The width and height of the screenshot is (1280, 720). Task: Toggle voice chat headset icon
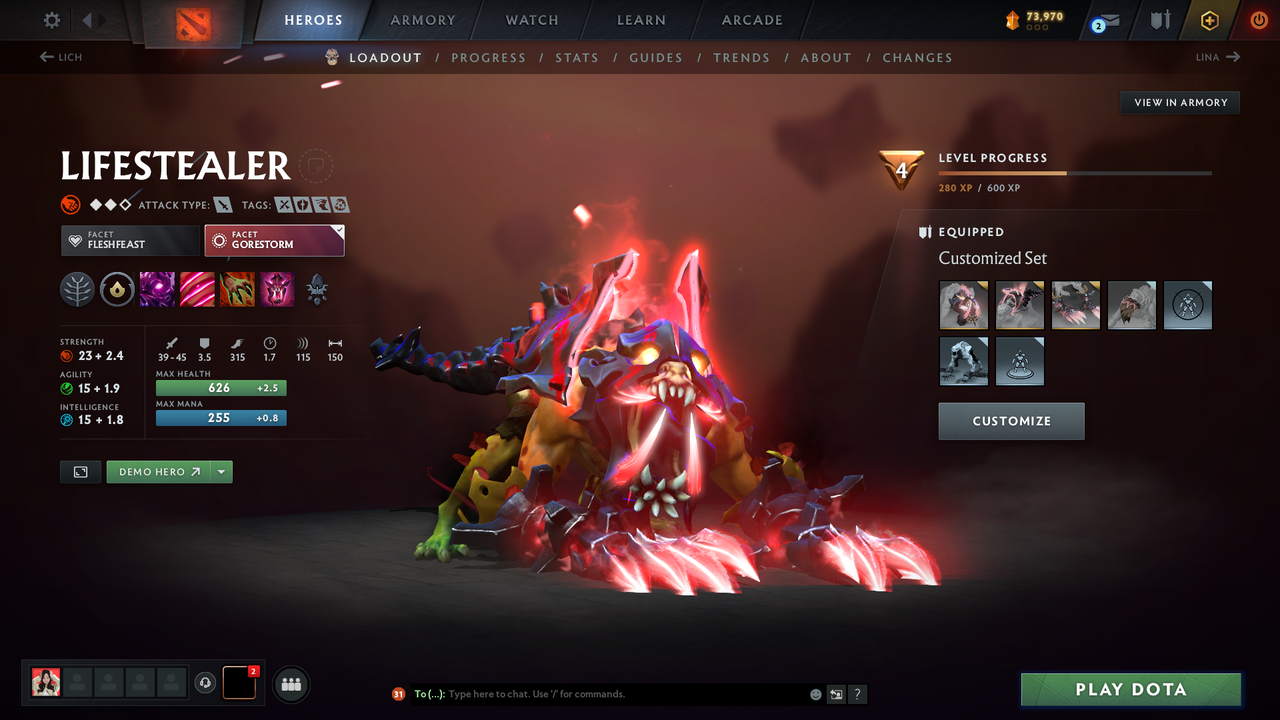click(207, 683)
